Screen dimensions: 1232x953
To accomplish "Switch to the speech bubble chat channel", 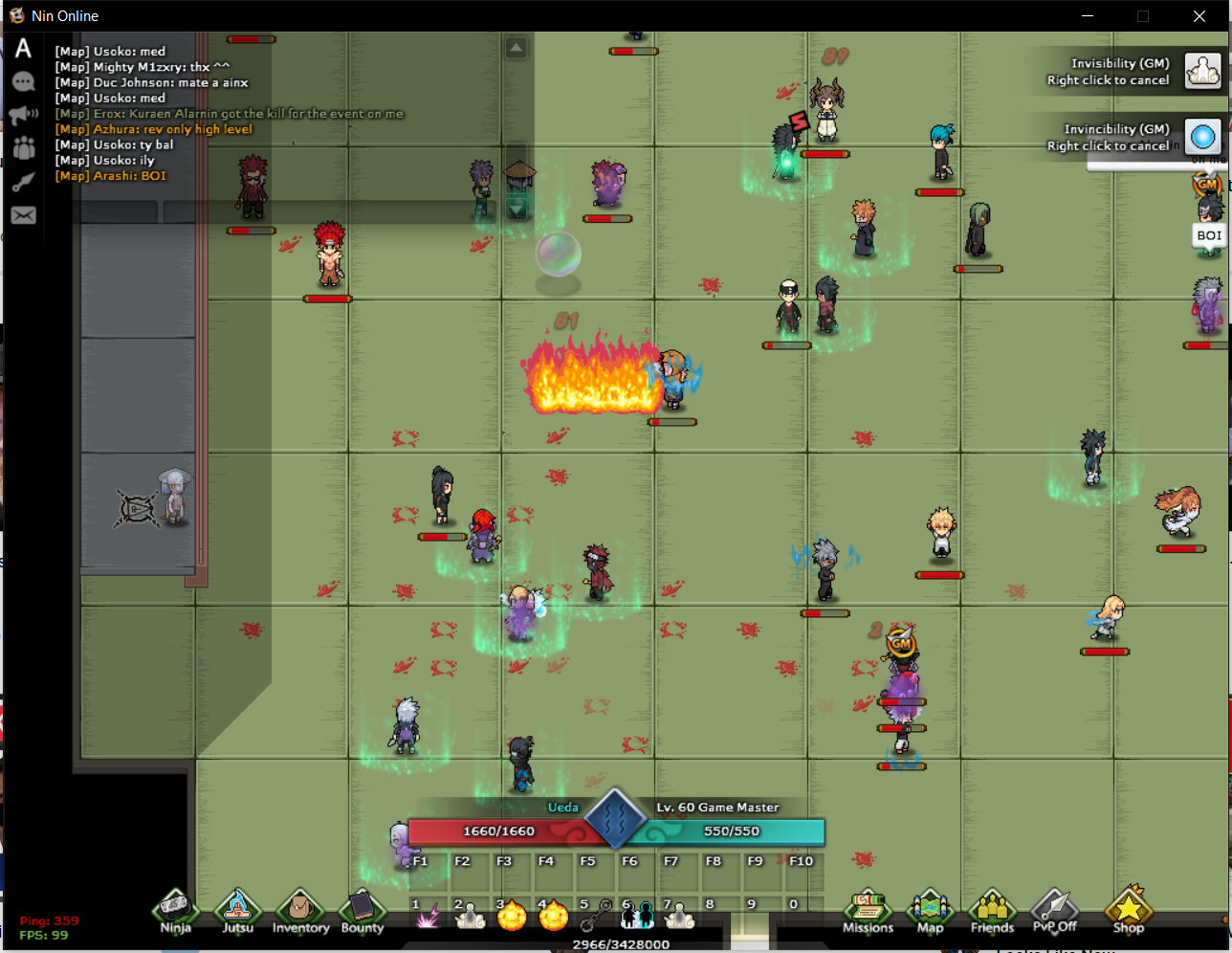I will point(23,82).
